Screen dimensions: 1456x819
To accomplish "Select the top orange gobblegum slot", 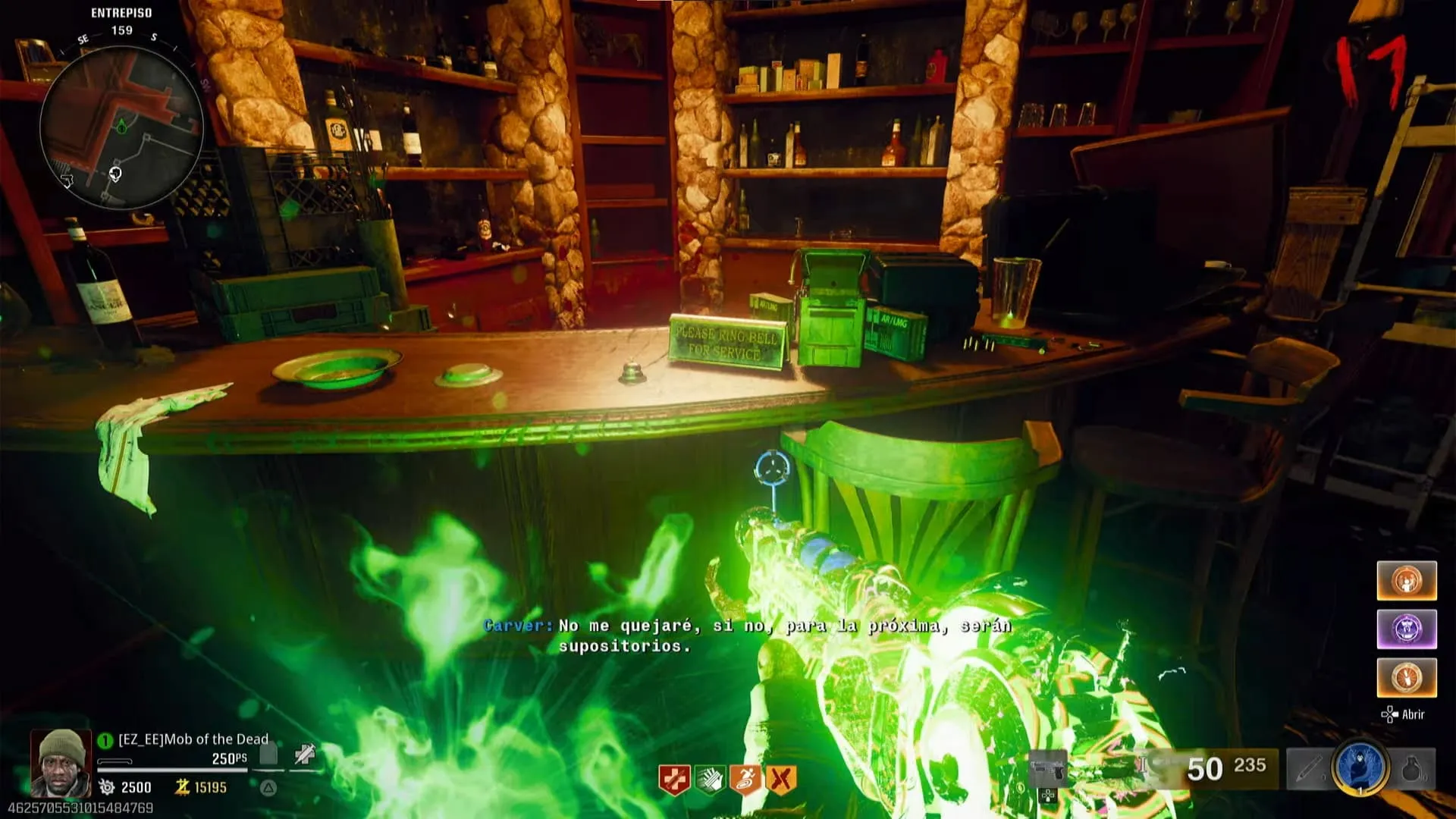I will click(x=1407, y=581).
